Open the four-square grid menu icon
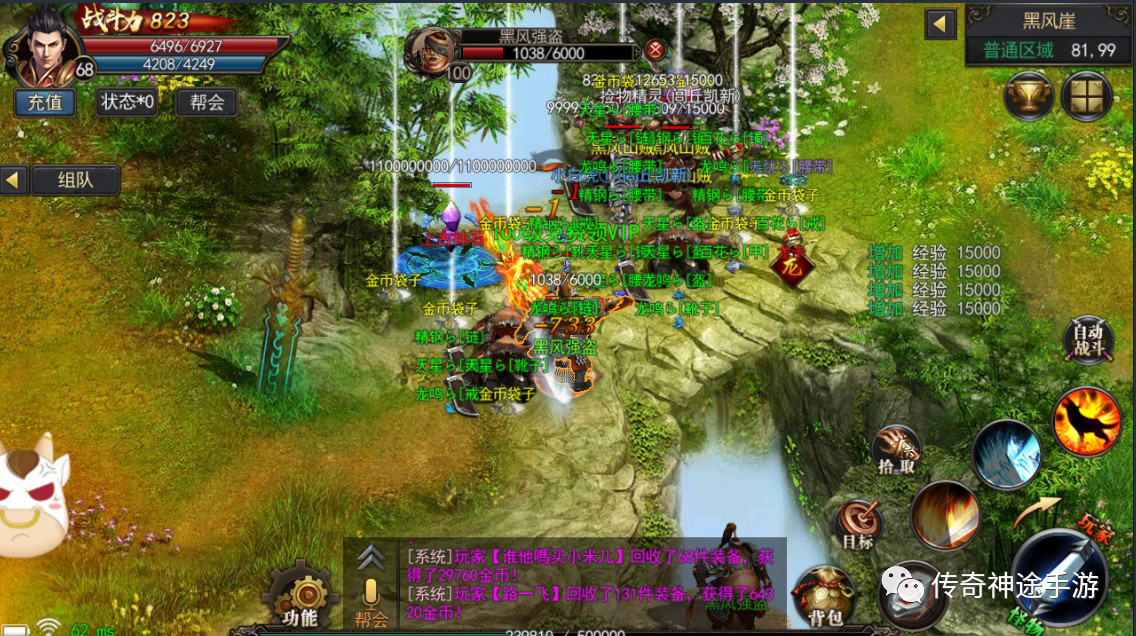This screenshot has height=636, width=1136. click(1087, 97)
